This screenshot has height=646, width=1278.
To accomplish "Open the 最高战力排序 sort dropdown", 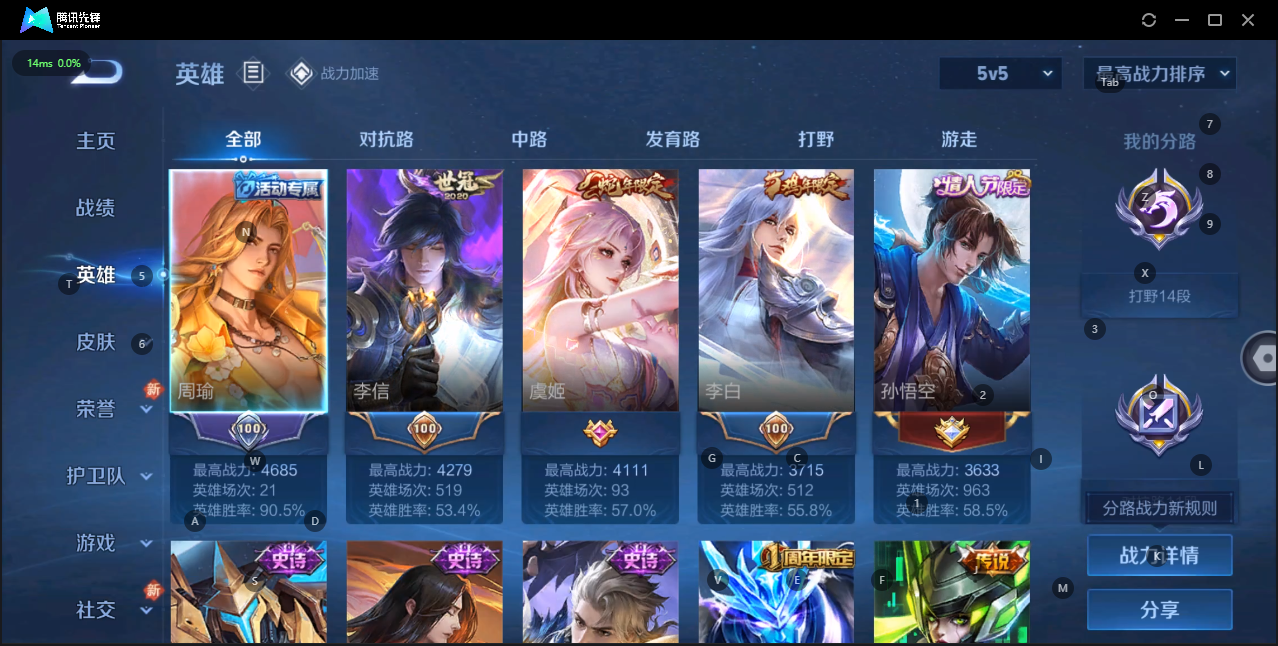I will pyautogui.click(x=1160, y=73).
